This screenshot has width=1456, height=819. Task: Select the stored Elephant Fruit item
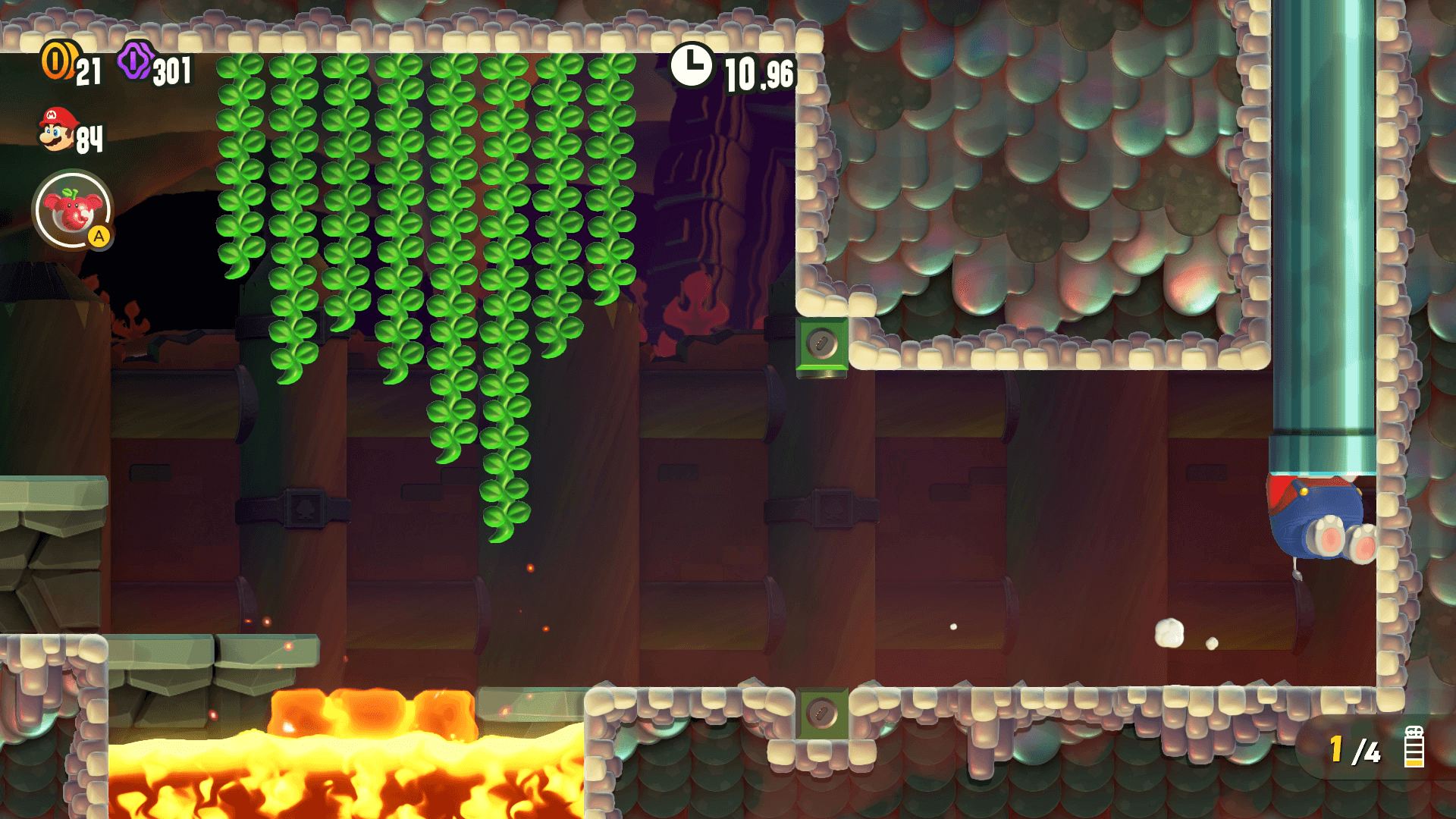(x=73, y=210)
